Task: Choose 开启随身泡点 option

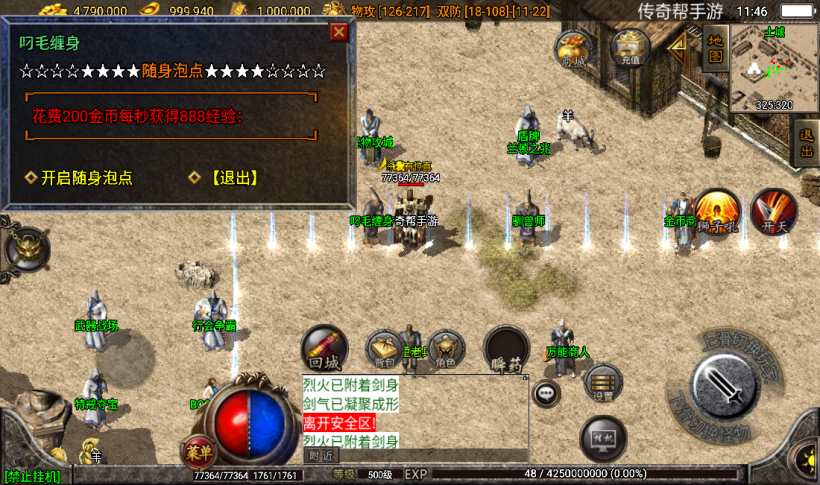Action: (x=86, y=178)
